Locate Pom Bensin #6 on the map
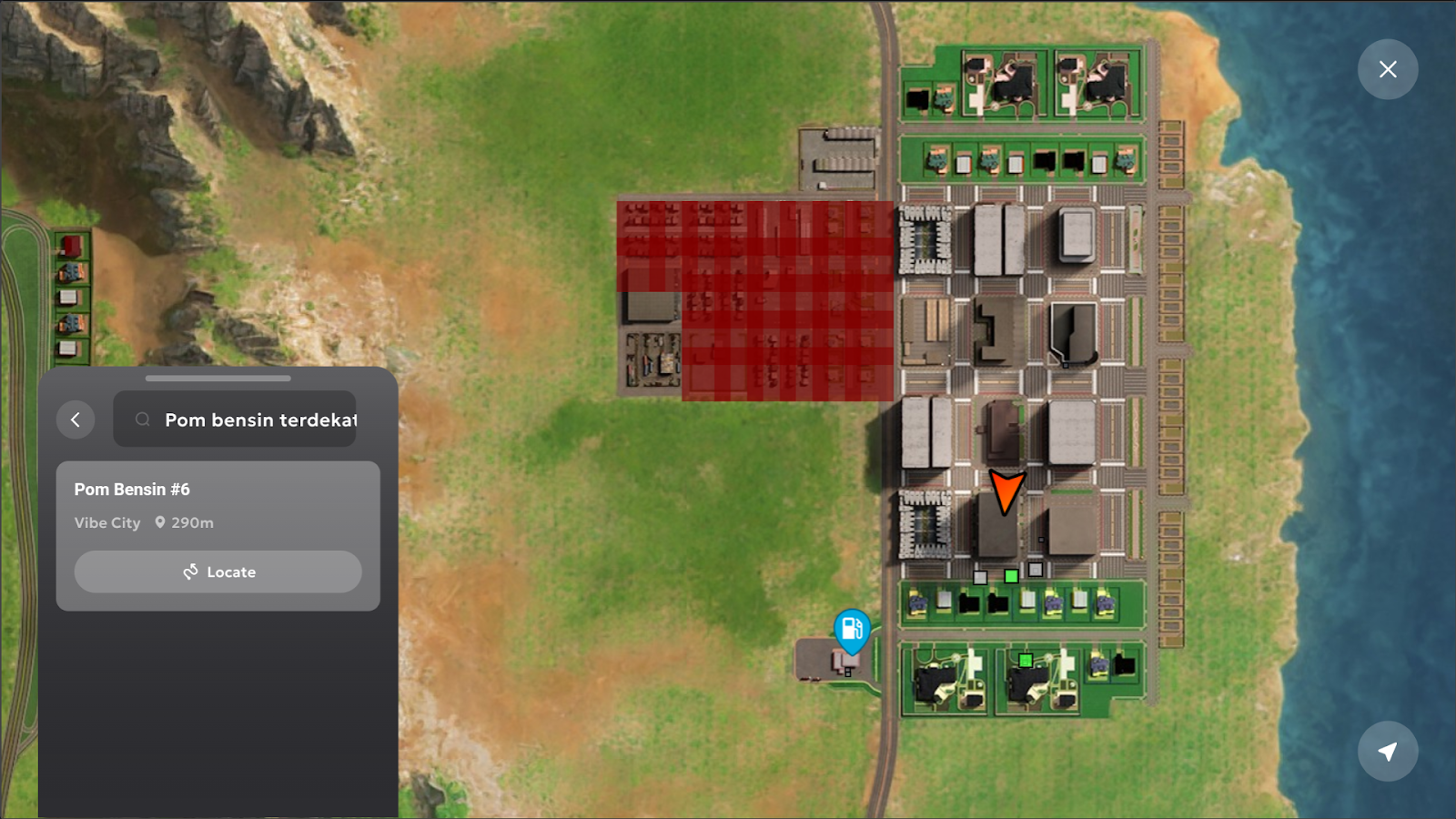 [218, 571]
